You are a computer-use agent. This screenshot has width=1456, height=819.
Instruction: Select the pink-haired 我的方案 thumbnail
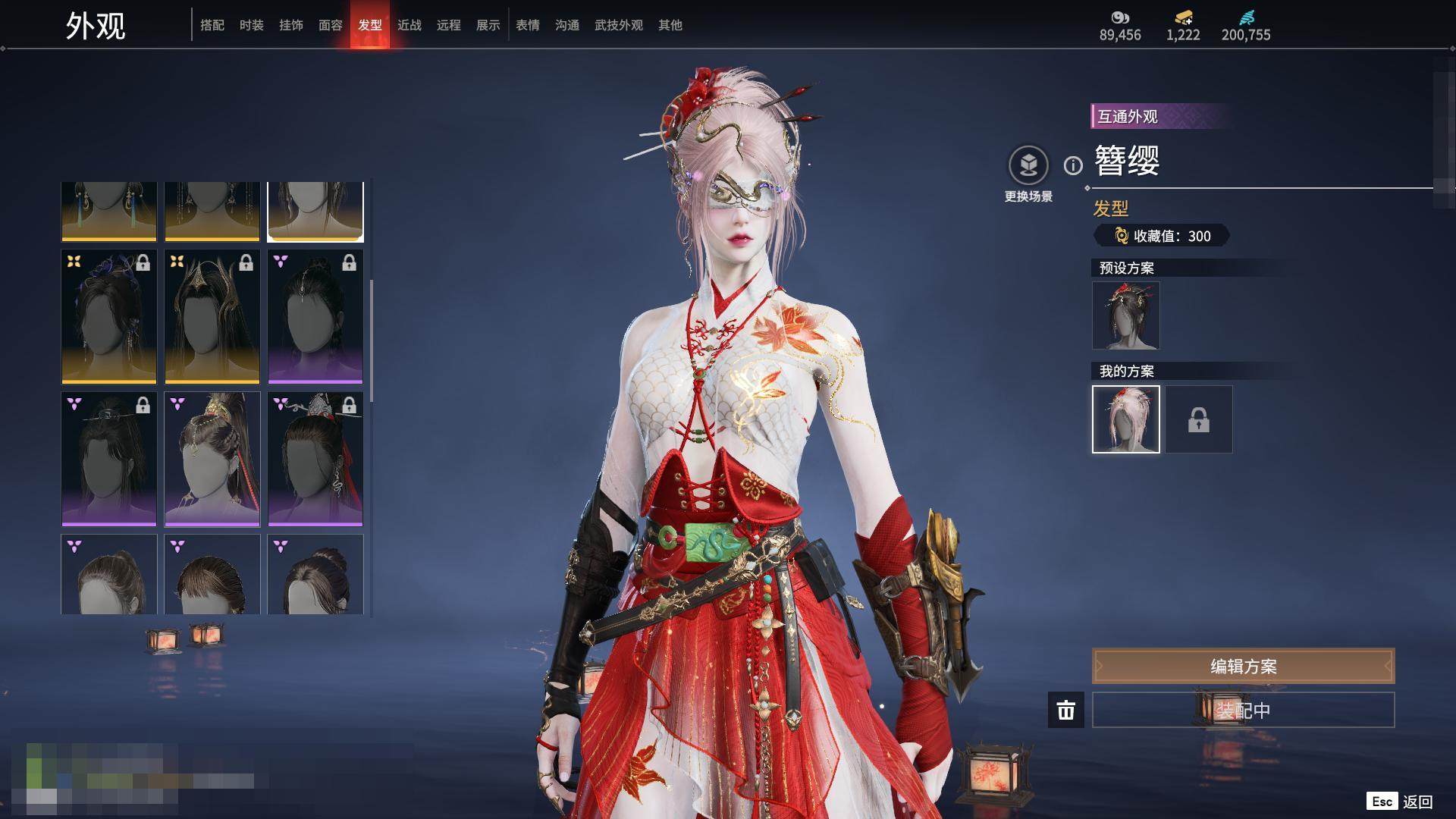(x=1126, y=419)
